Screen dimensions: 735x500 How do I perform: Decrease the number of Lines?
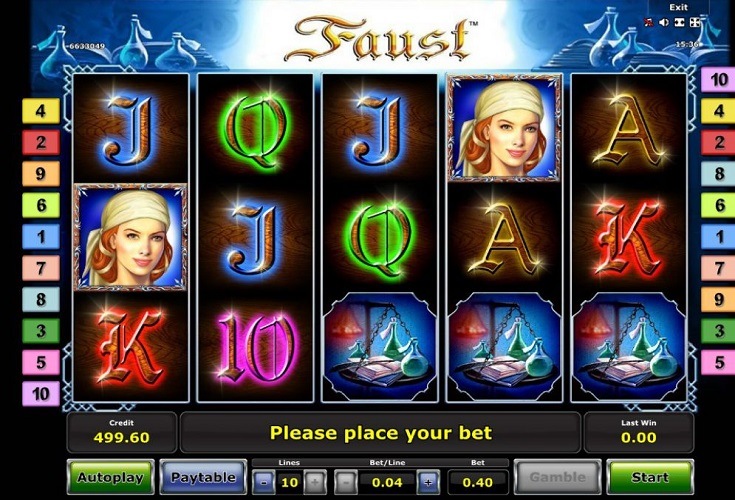coord(262,482)
